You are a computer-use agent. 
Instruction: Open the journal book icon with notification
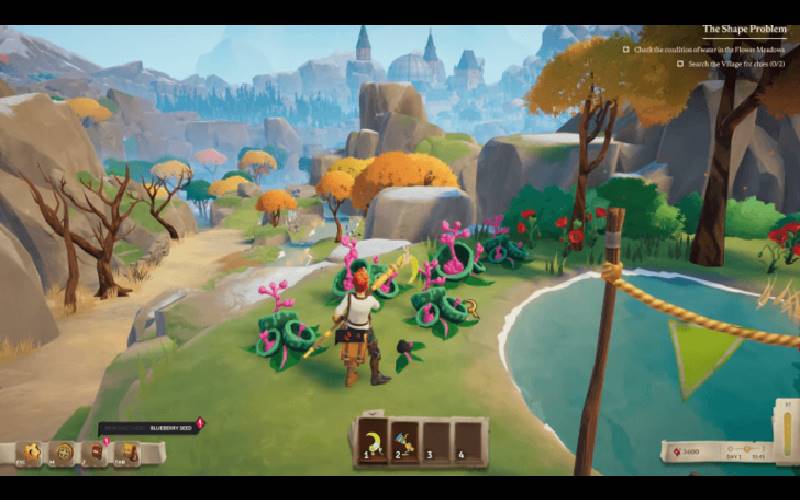pyautogui.click(x=96, y=453)
